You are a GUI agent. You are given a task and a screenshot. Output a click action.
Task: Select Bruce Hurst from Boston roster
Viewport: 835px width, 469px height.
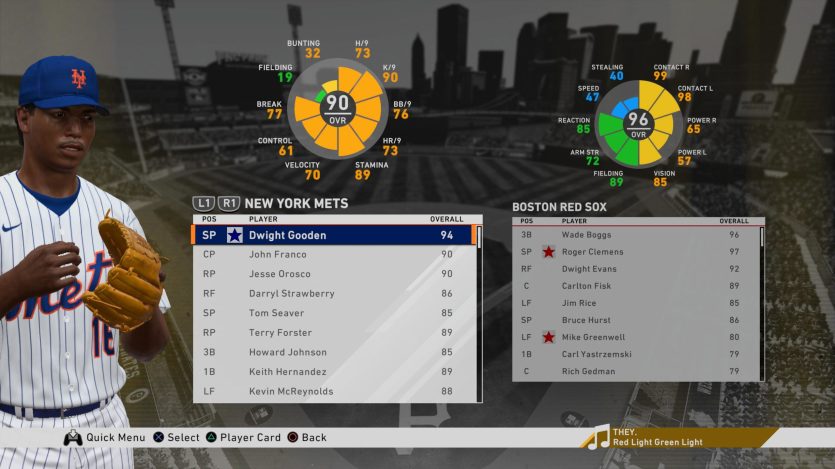point(635,320)
